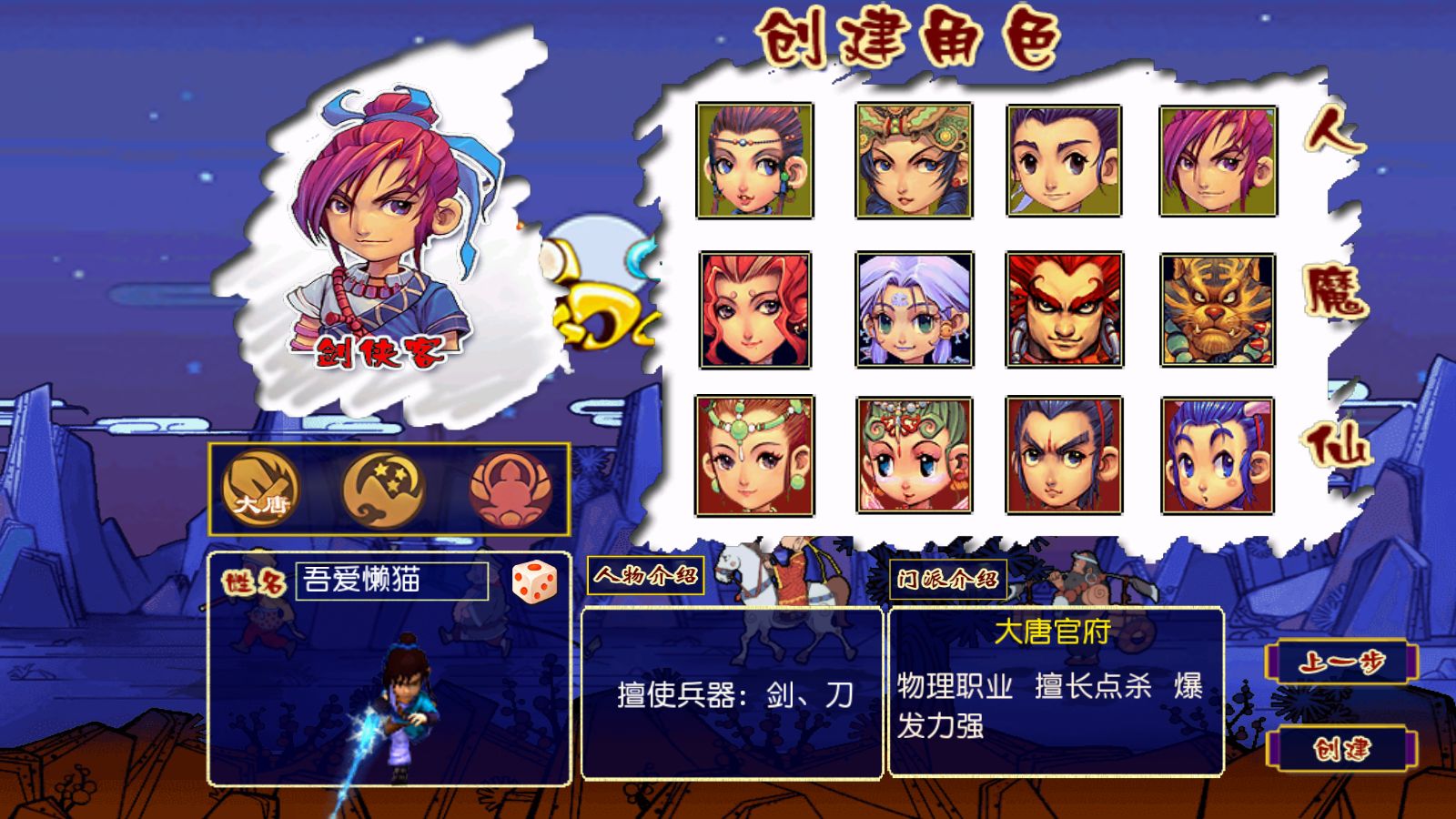Choose the immortal woman with green jade crown
1456x819 pixels.
[x=754, y=456]
